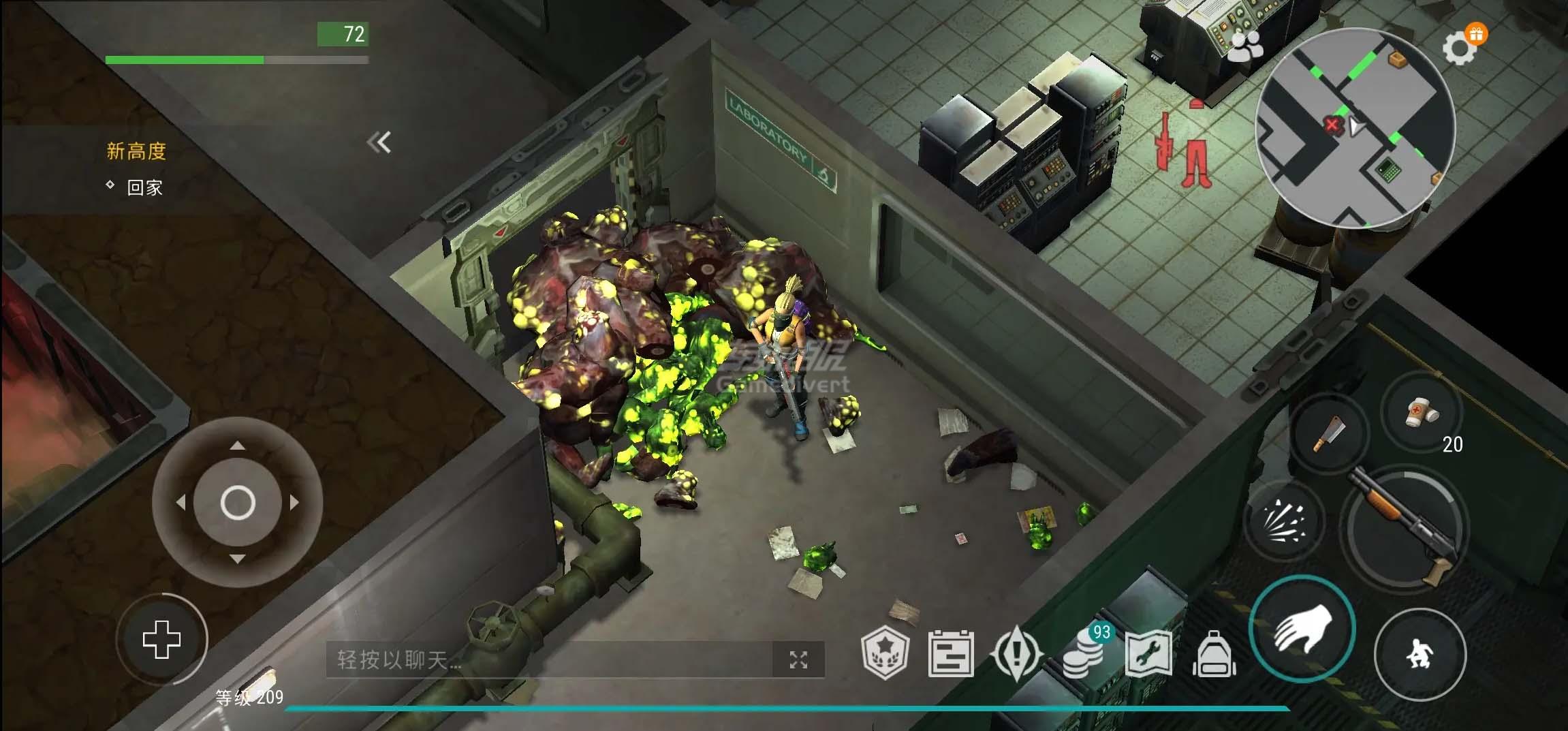Open the star badge rank menu

pos(885,653)
